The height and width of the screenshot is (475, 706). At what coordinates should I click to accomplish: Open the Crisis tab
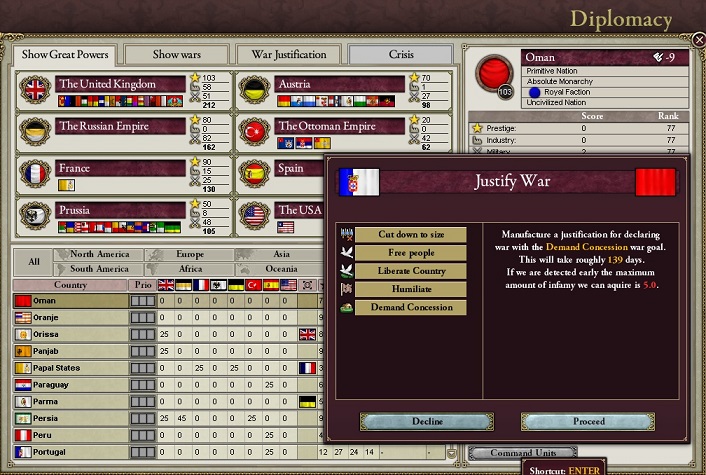pyautogui.click(x=400, y=54)
